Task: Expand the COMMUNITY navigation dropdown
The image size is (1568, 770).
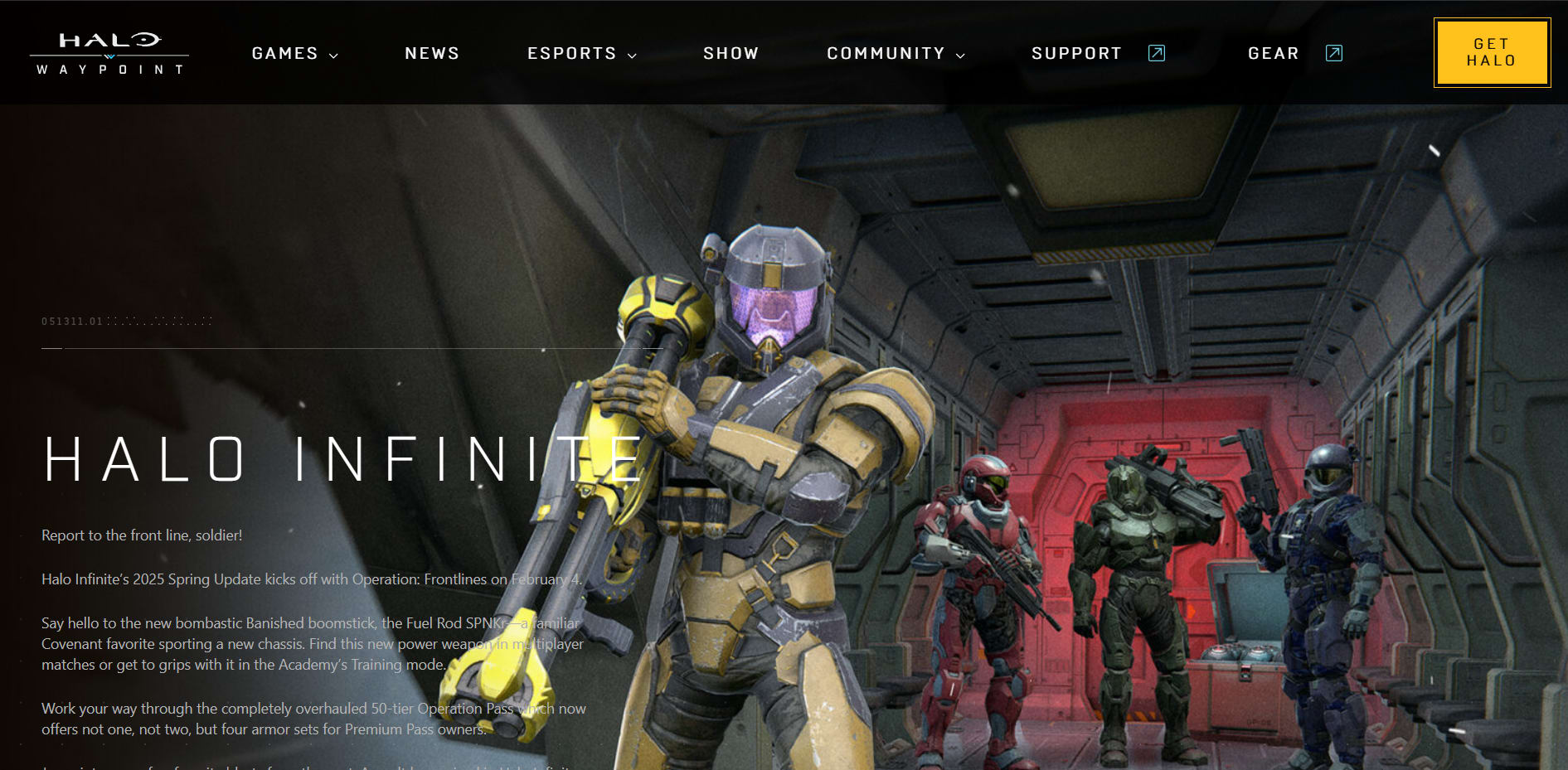Action: click(886, 52)
